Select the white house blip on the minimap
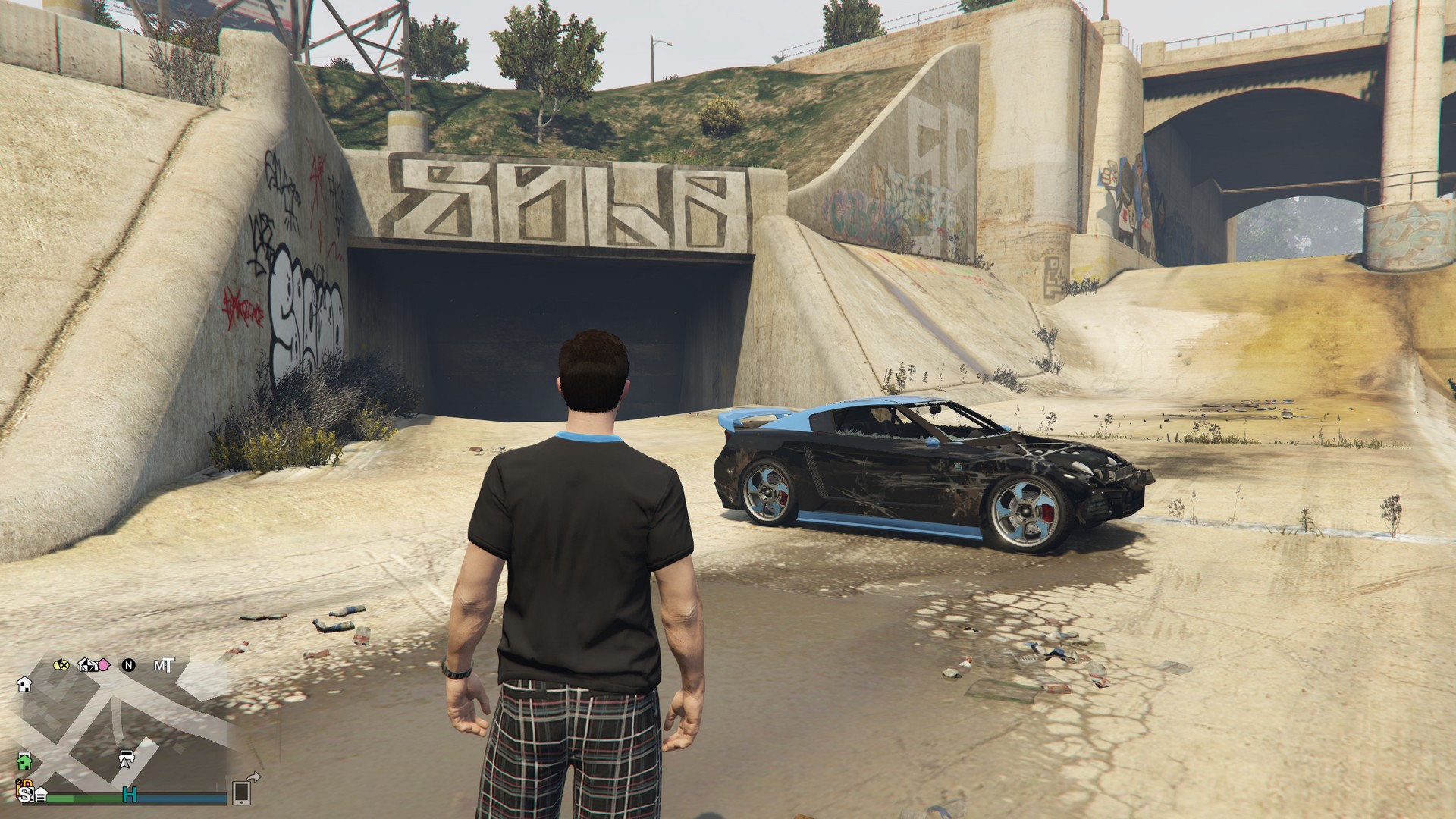The image size is (1456, 819). [x=24, y=684]
